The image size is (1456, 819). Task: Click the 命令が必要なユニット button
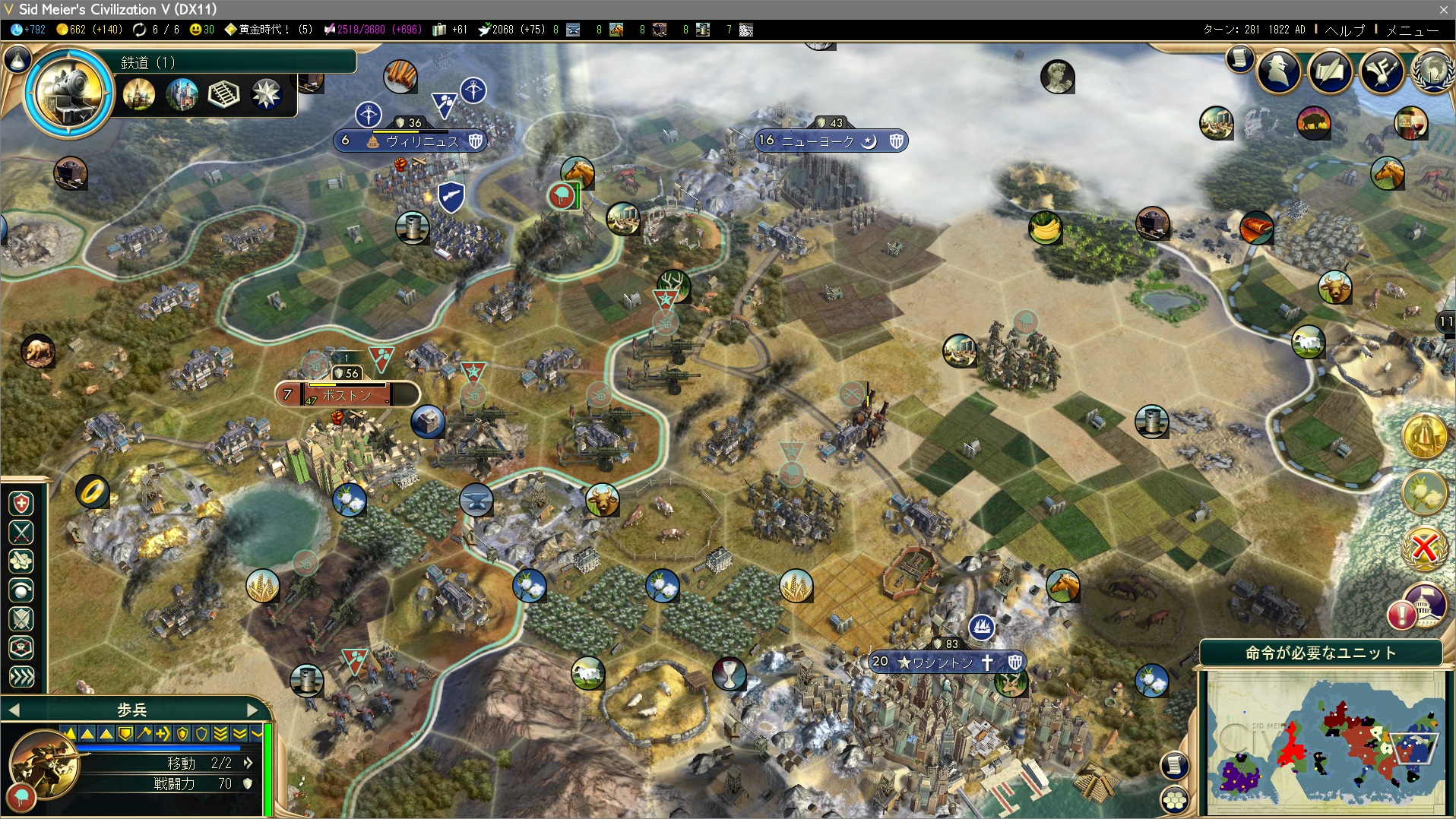click(x=1321, y=653)
